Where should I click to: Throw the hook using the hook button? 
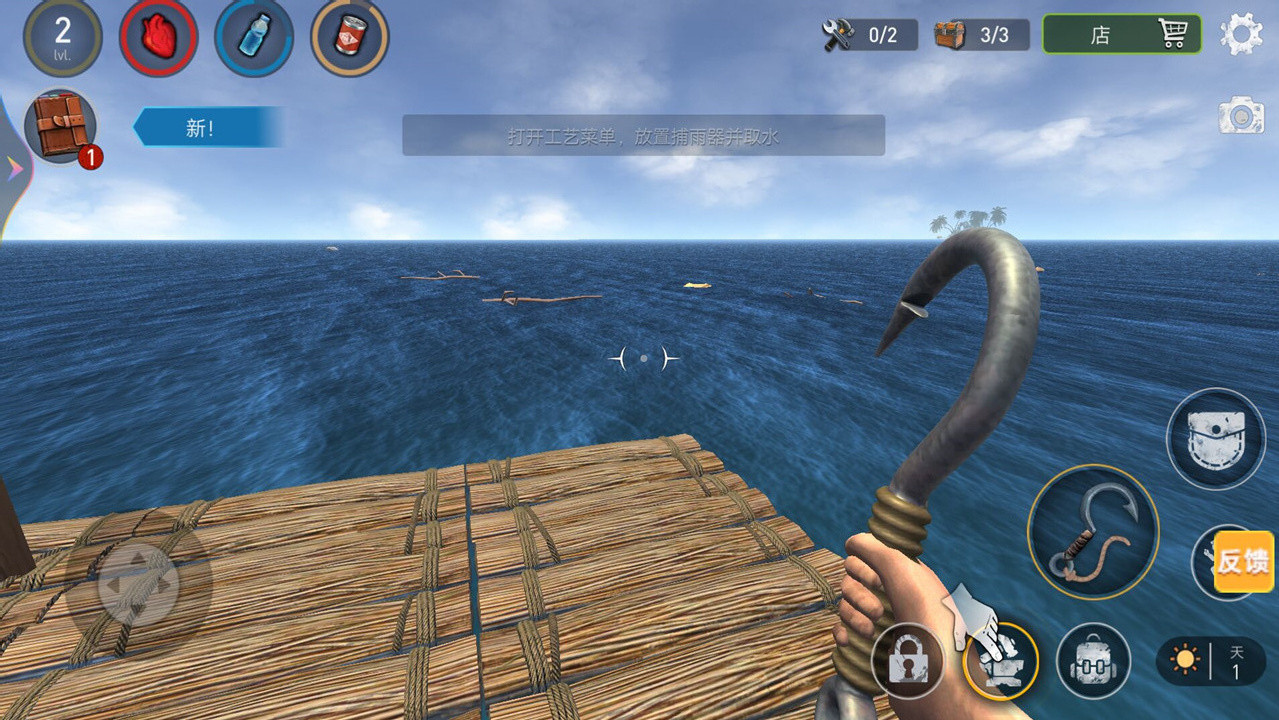pyautogui.click(x=1093, y=531)
